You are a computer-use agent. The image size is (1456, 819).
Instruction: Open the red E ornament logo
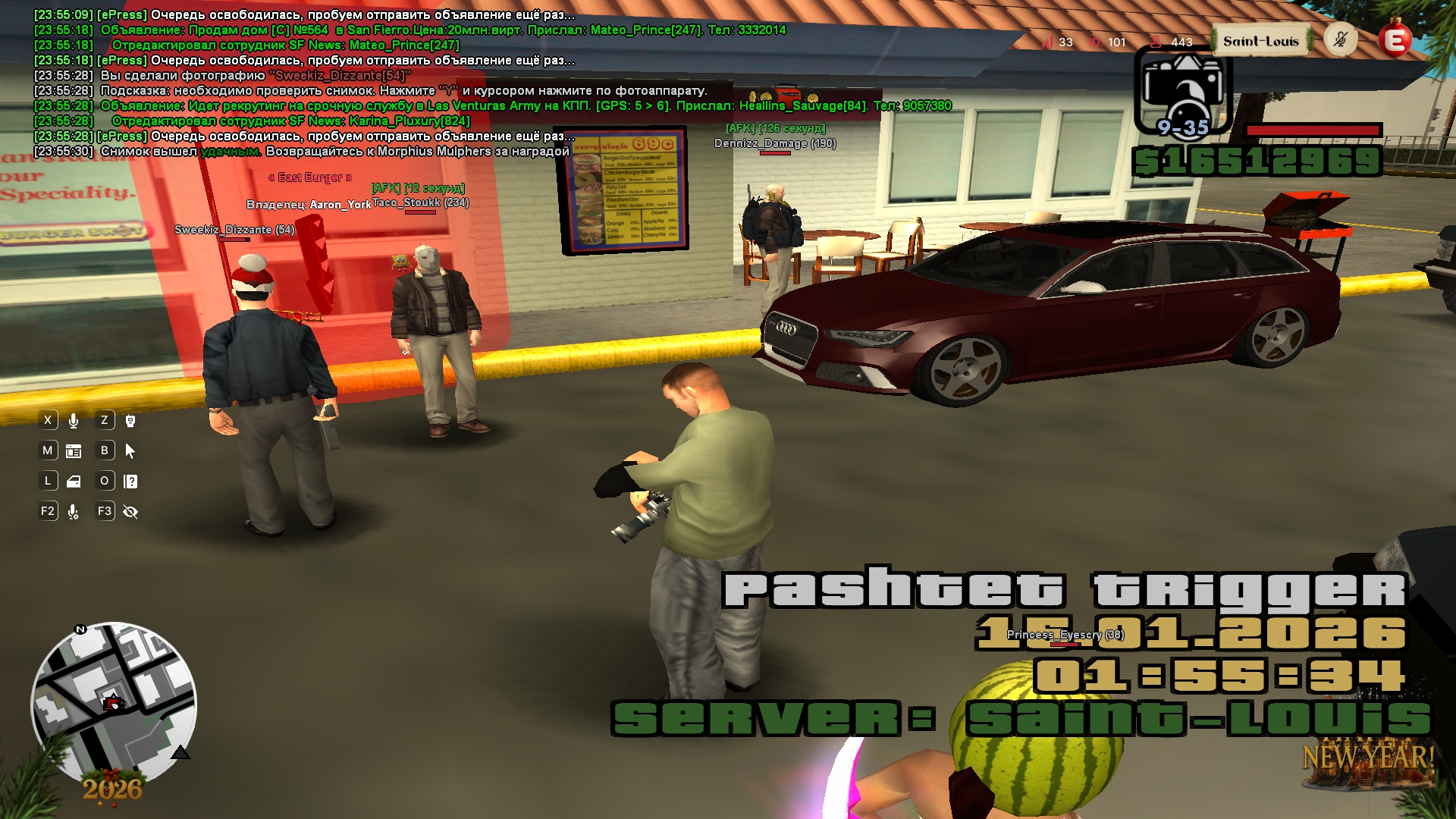(x=1395, y=40)
